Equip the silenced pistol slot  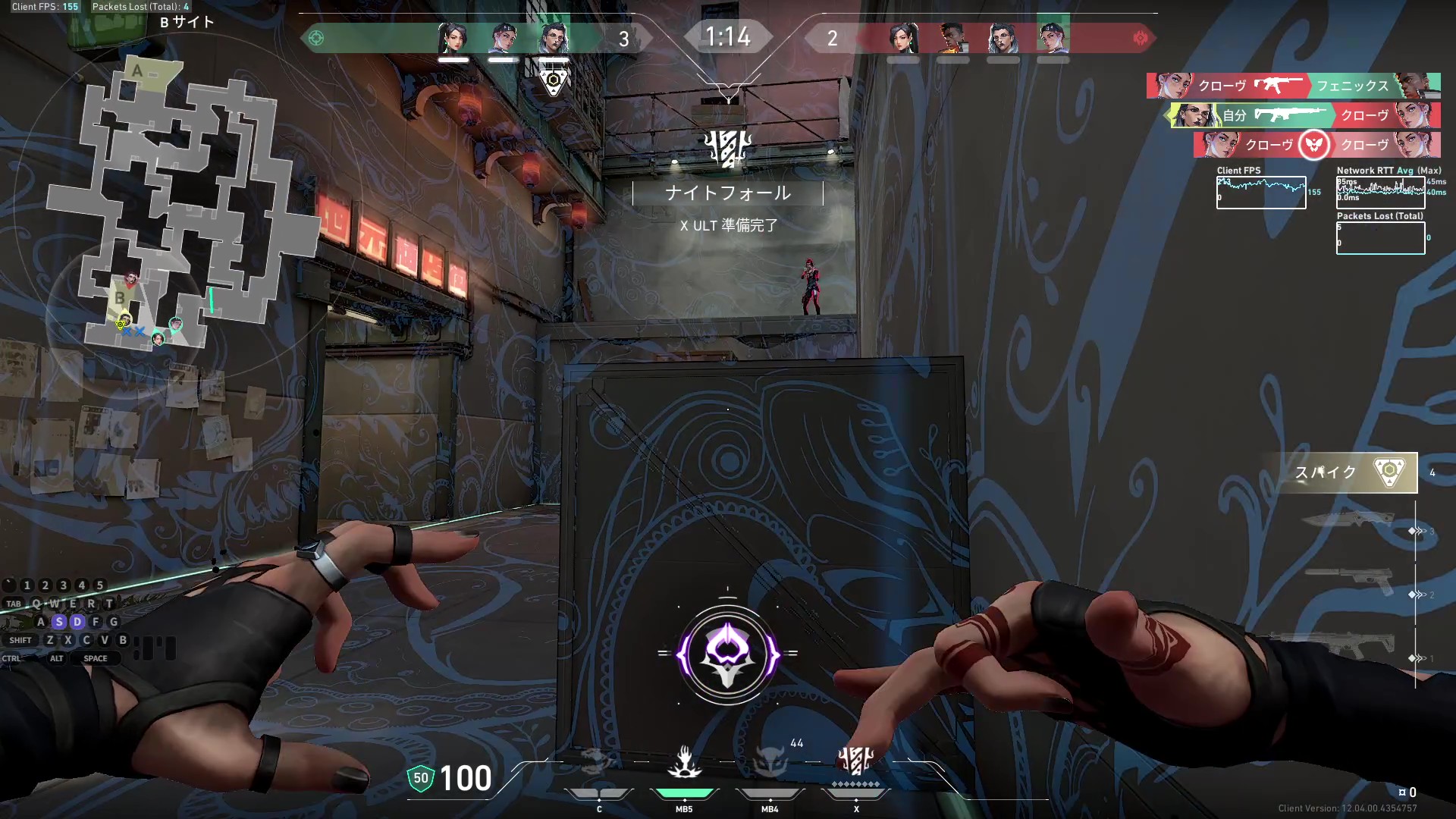point(1350,582)
